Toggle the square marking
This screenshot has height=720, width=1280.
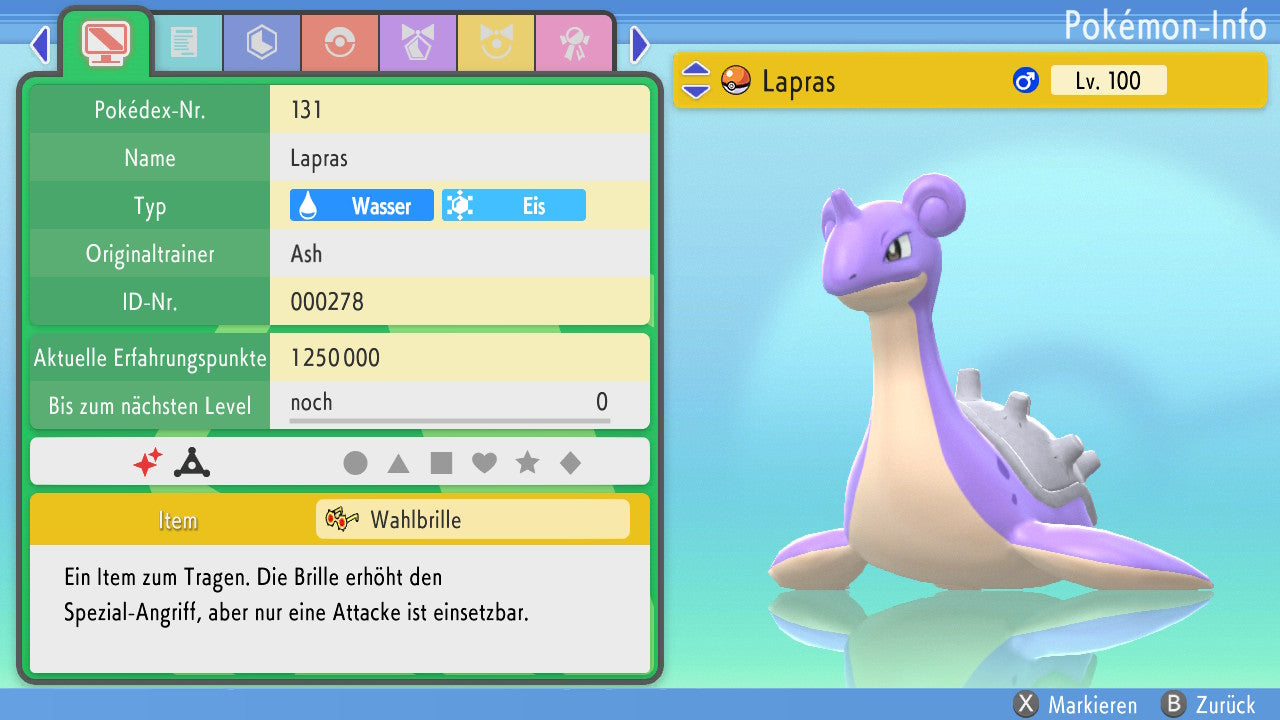[x=441, y=463]
